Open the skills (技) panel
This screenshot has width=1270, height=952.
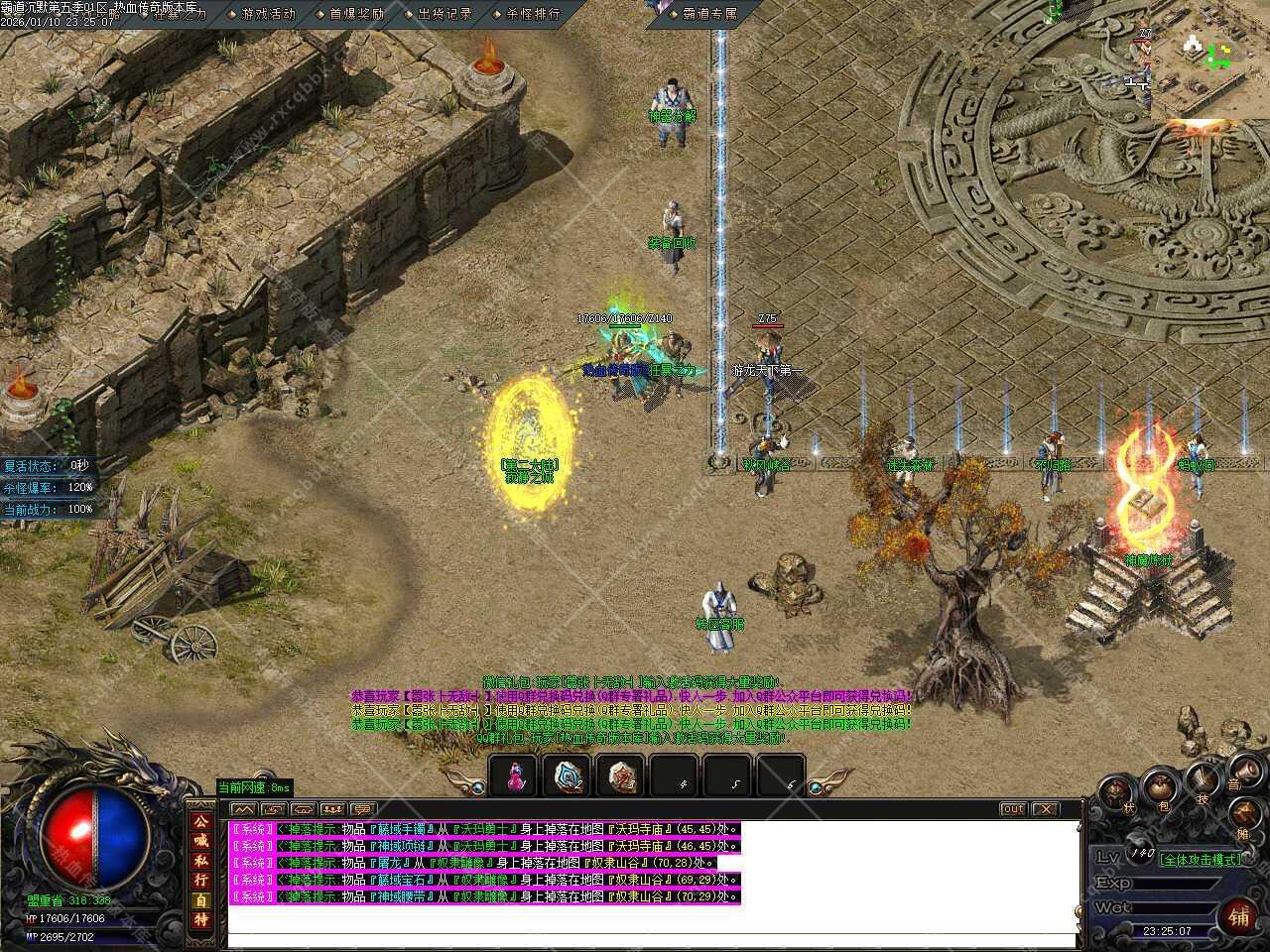[x=1203, y=778]
